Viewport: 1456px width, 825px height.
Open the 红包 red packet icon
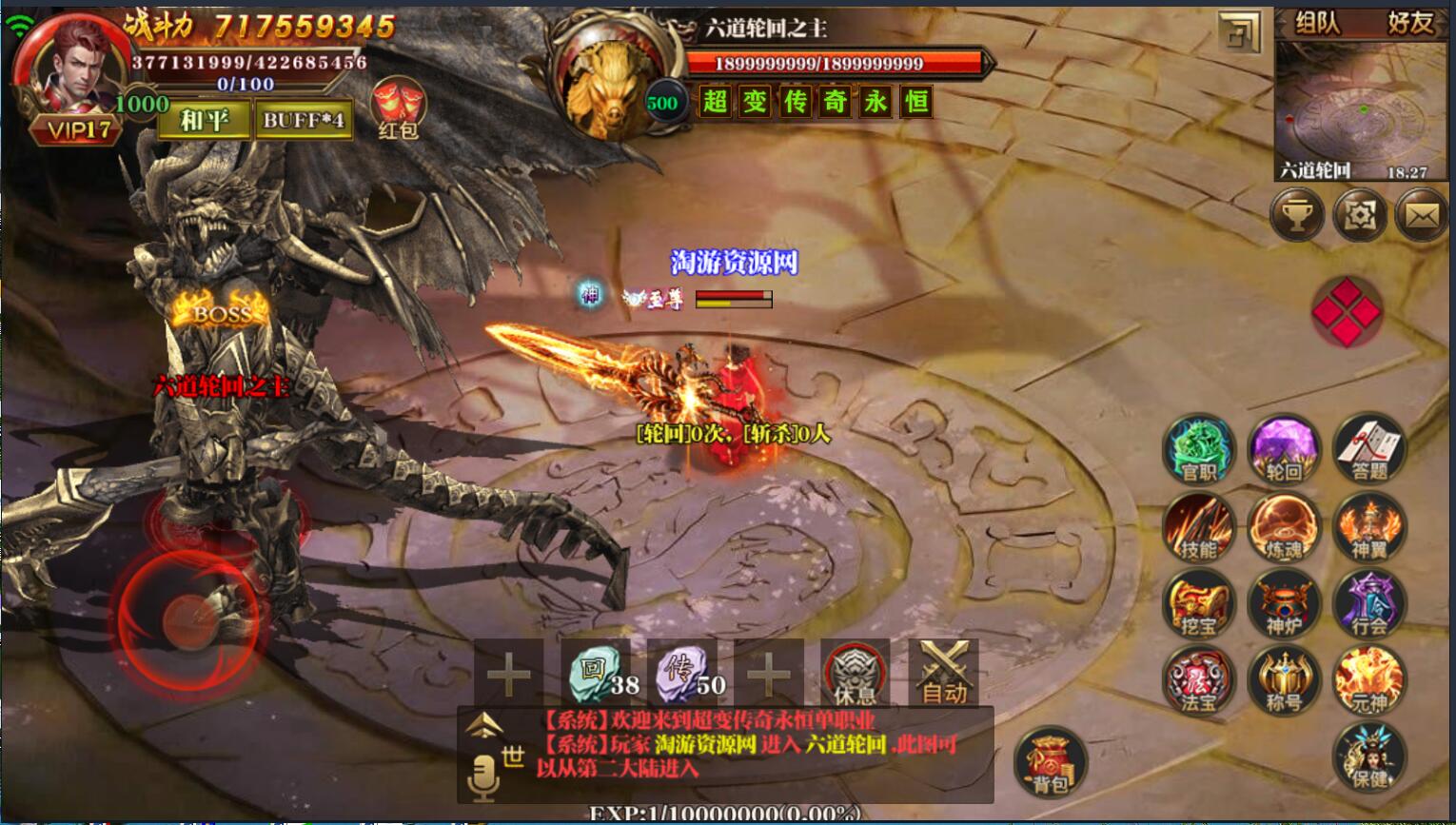(398, 108)
